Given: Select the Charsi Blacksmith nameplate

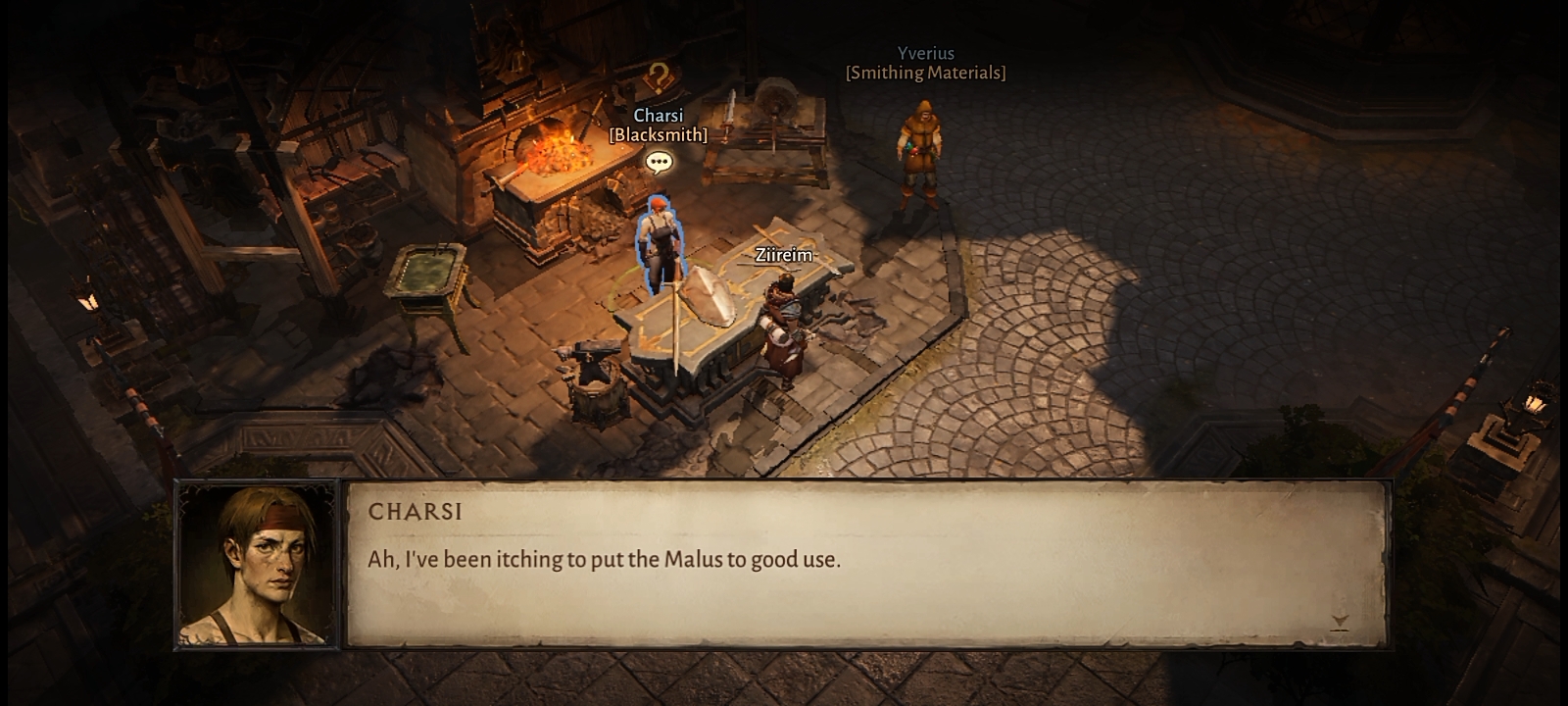Looking at the screenshot, I should (658, 126).
